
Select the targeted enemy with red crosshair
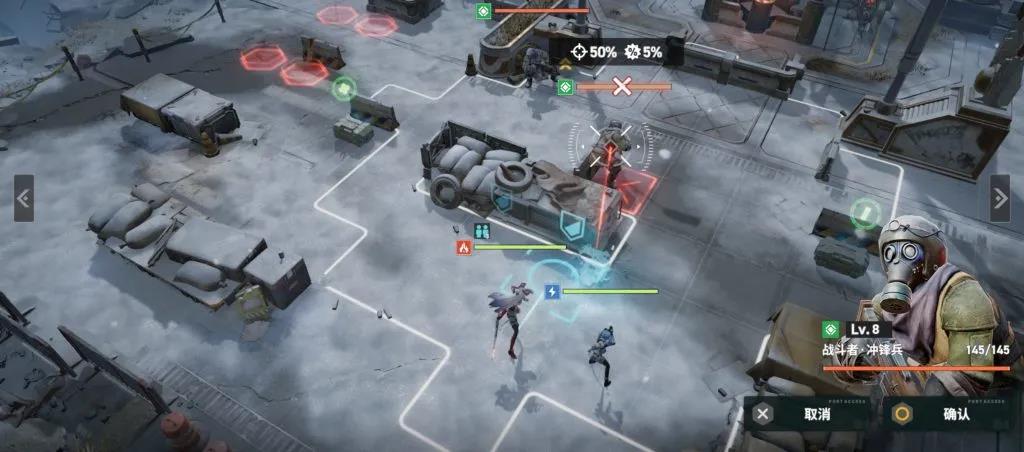click(610, 150)
